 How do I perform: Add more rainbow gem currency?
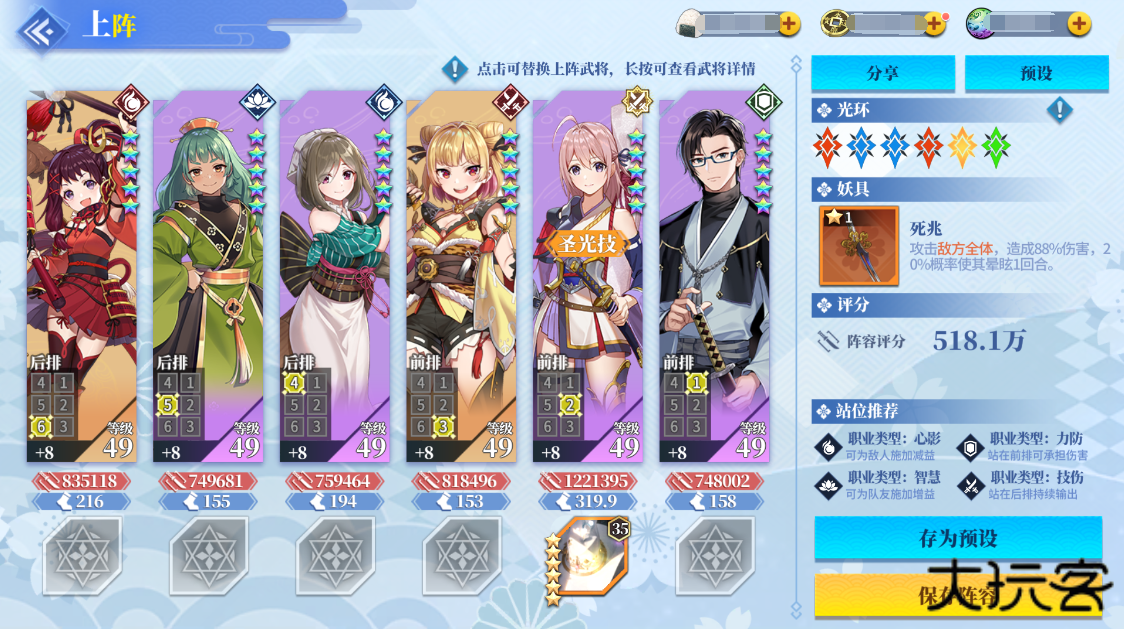[x=1079, y=24]
